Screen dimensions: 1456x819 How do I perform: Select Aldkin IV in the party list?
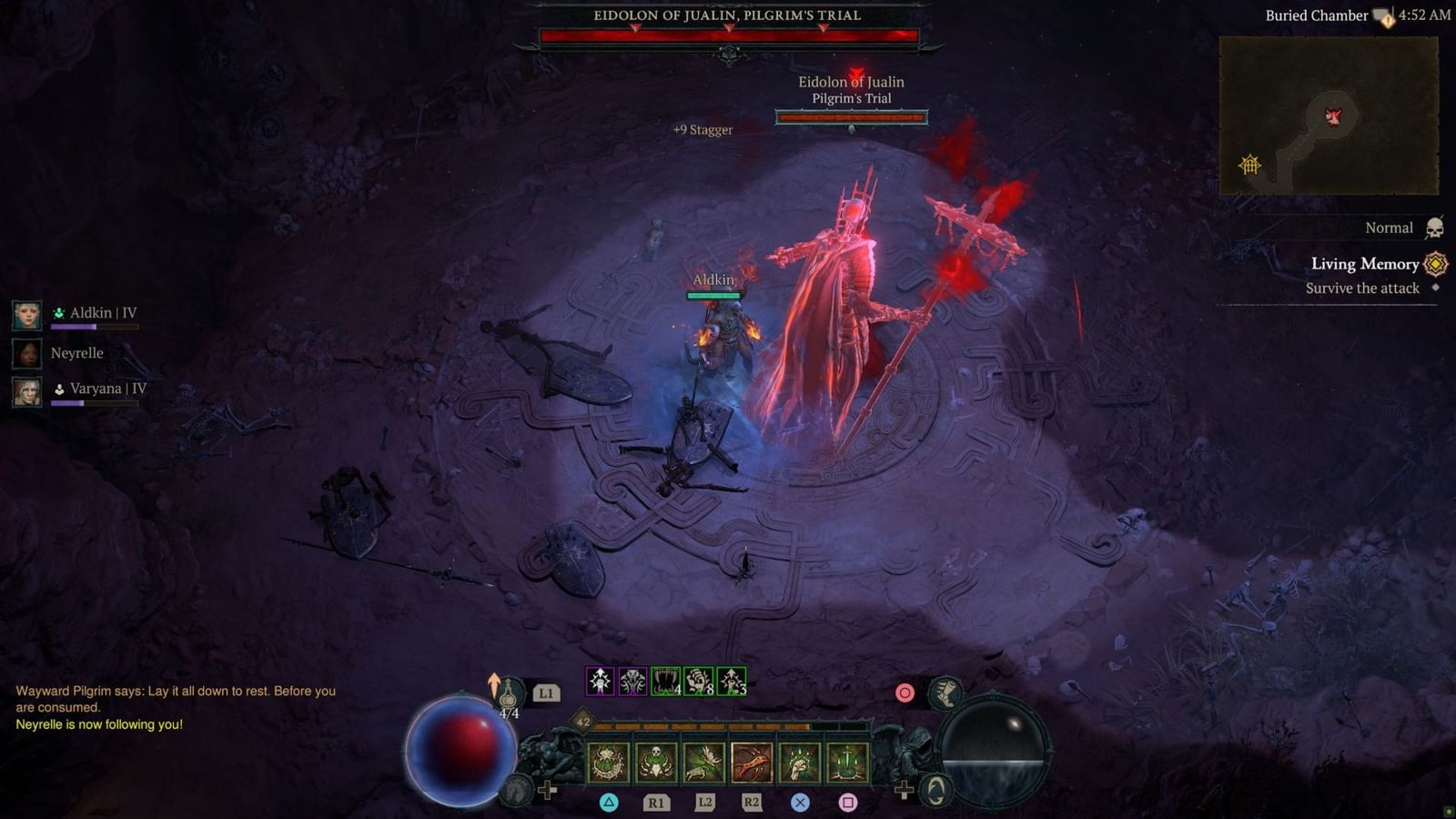point(96,312)
